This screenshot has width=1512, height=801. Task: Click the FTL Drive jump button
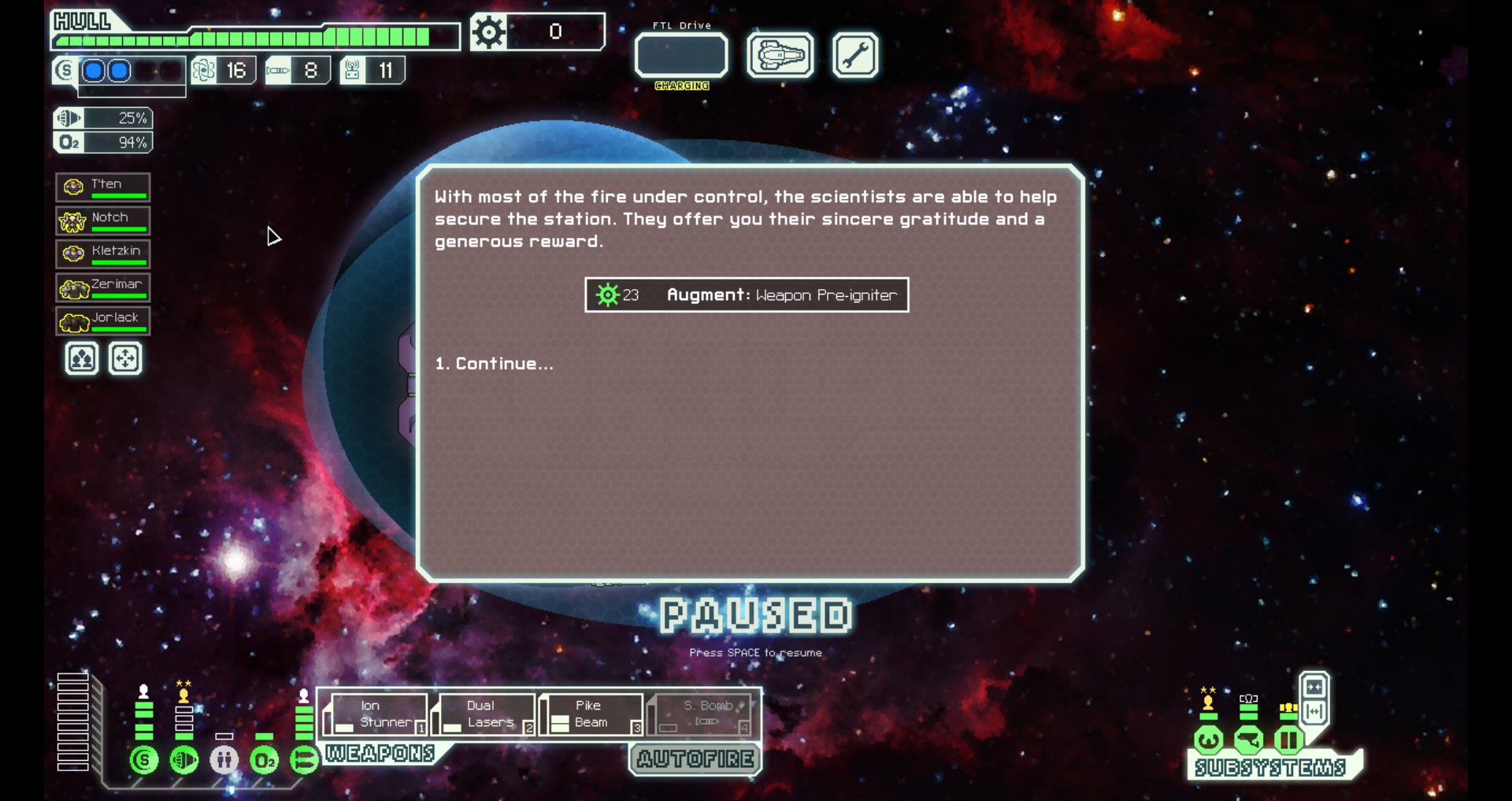coord(681,56)
